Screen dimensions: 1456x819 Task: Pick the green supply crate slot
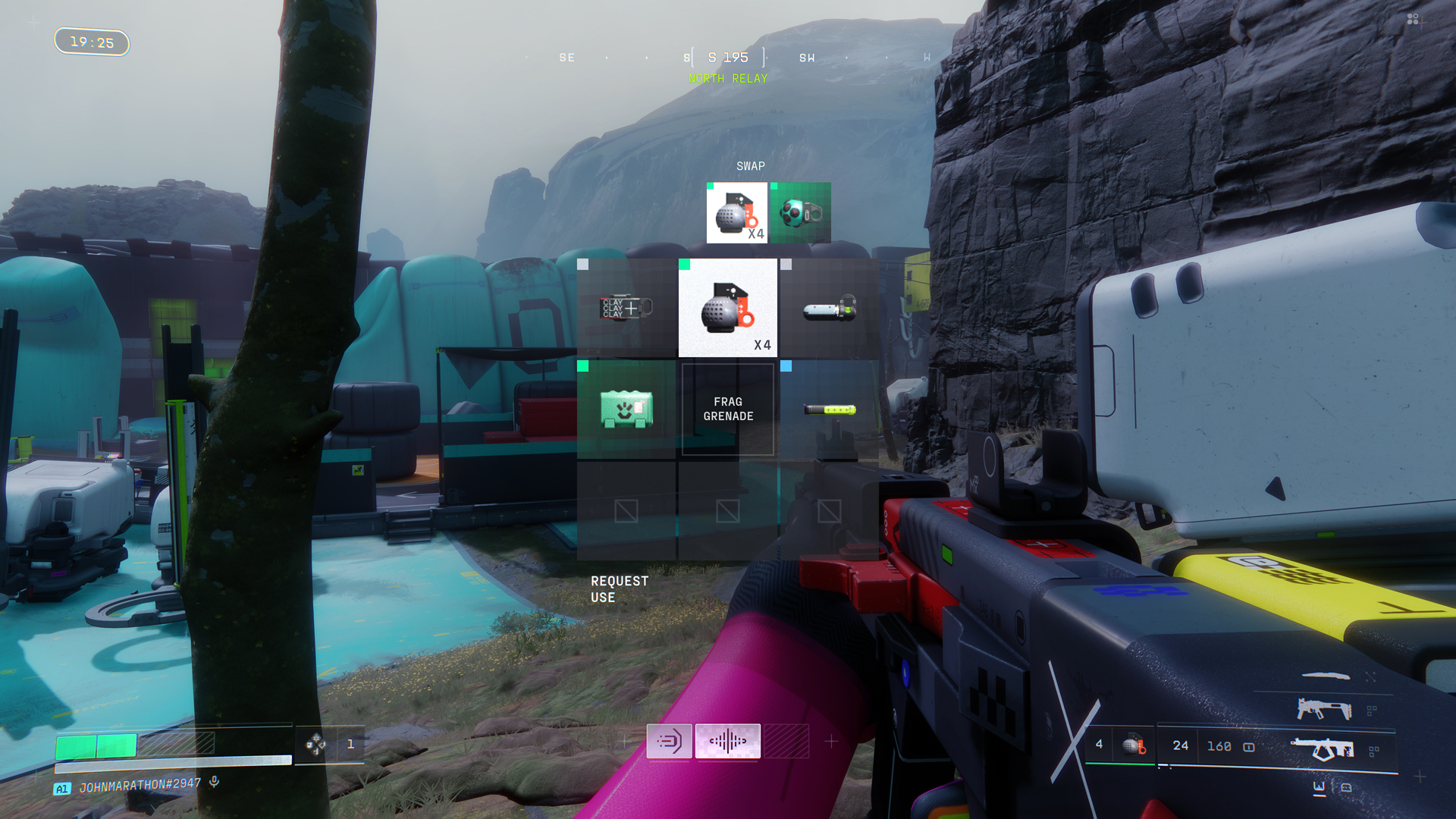[626, 409]
